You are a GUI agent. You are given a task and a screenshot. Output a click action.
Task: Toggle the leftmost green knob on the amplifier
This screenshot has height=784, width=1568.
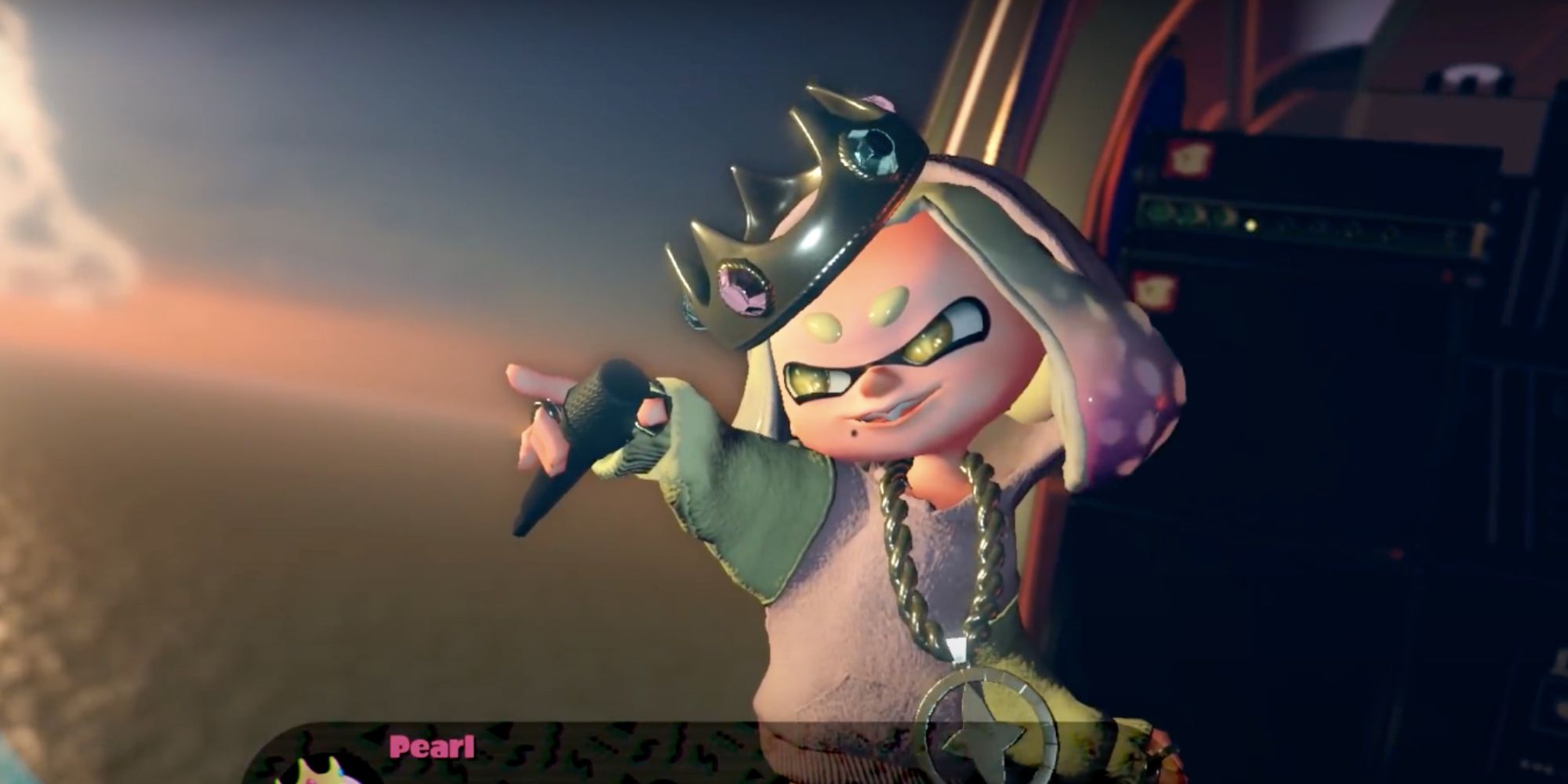pyautogui.click(x=1158, y=212)
